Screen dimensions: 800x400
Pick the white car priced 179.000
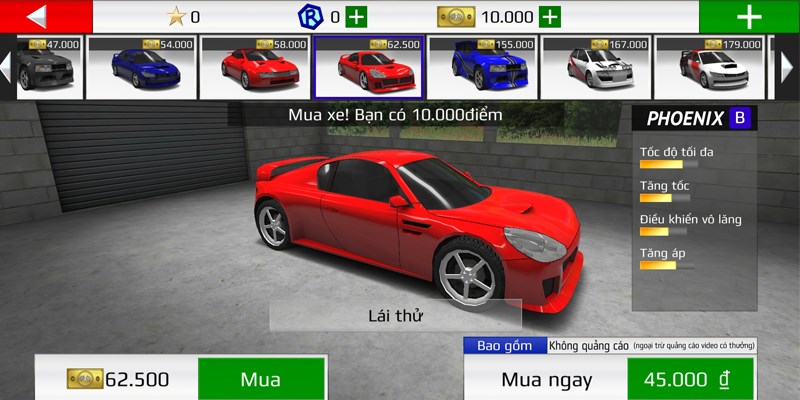[710, 65]
